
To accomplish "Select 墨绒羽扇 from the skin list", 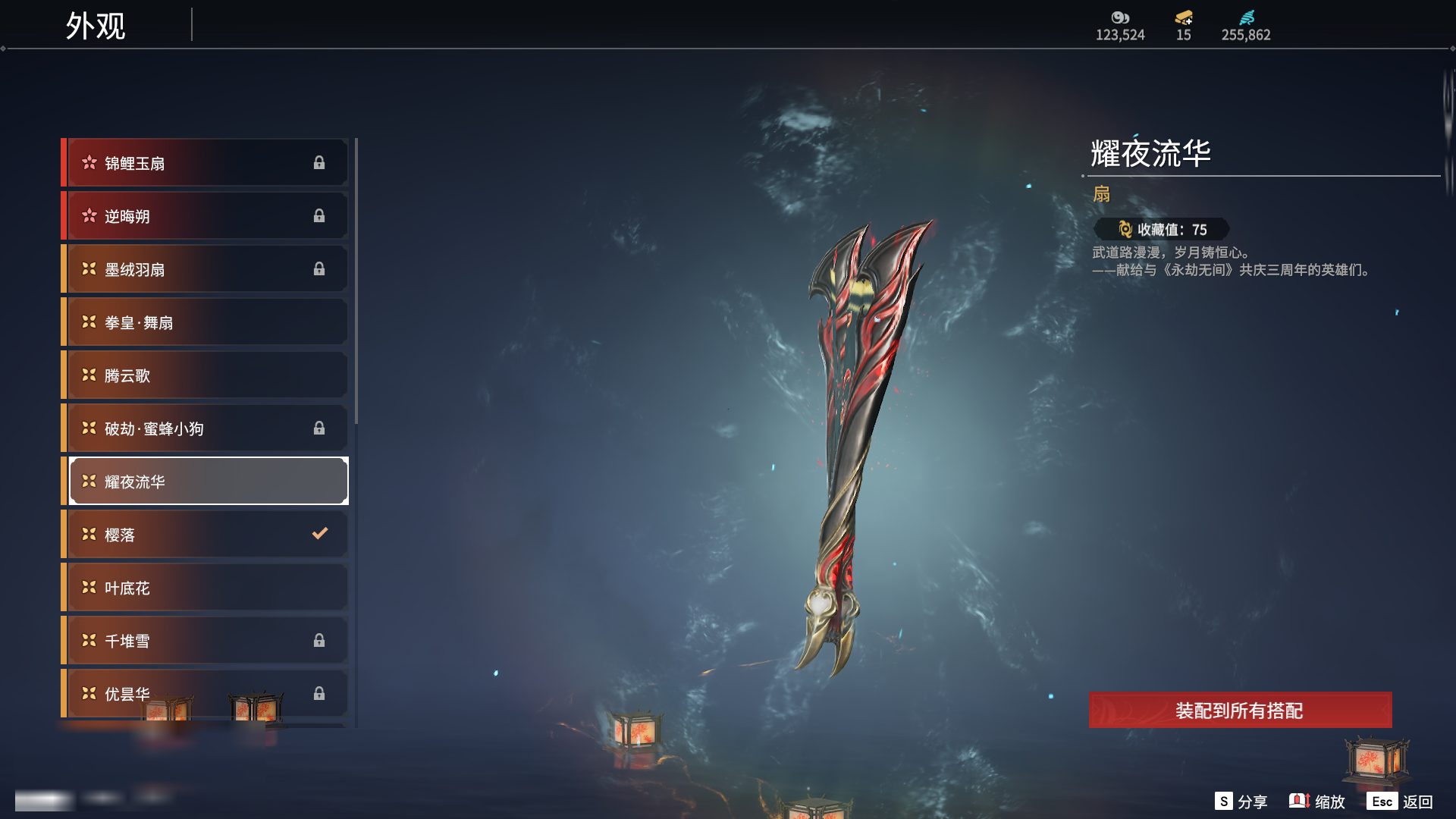I will pyautogui.click(x=206, y=269).
